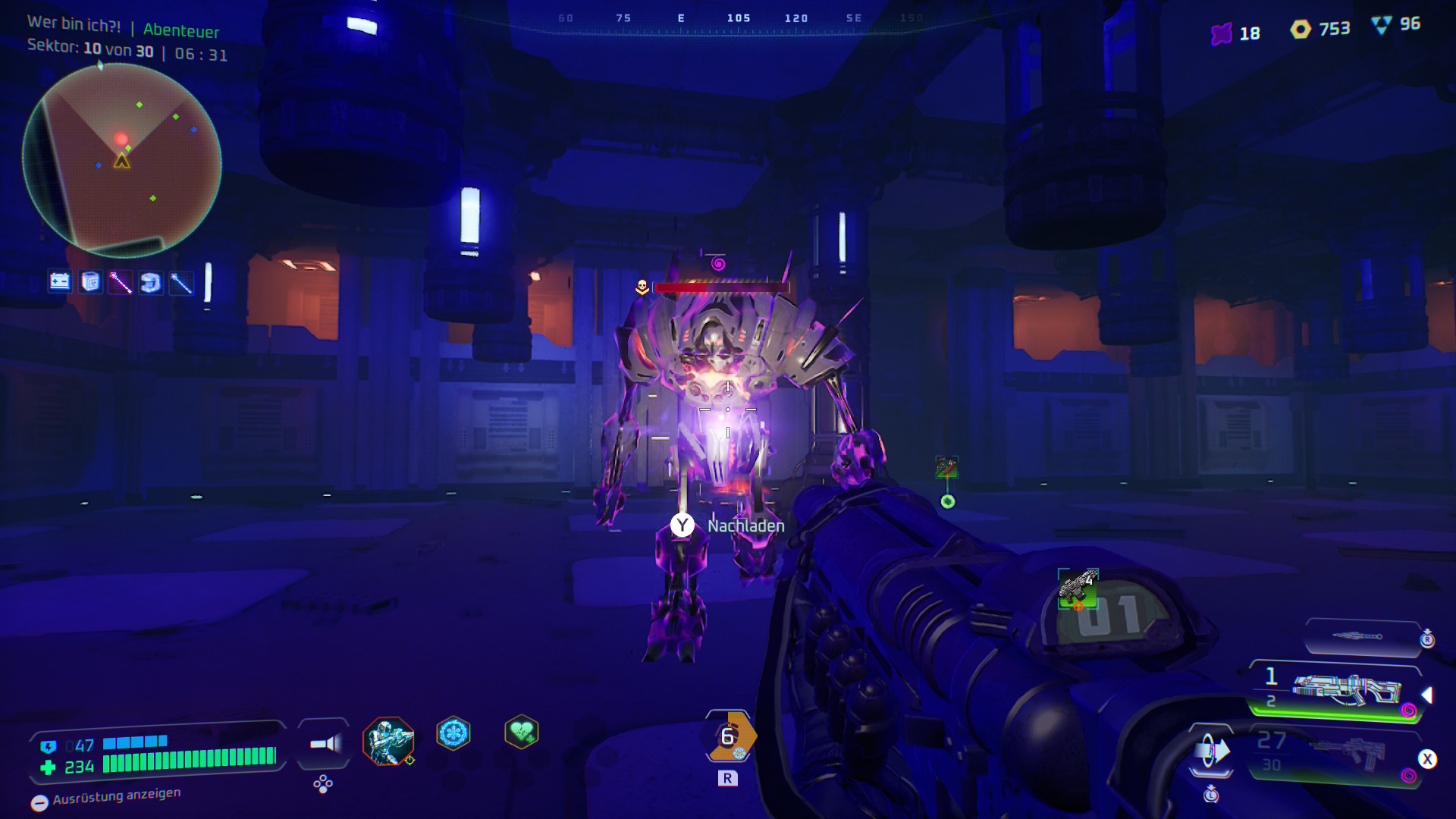Image resolution: width=1456 pixels, height=819 pixels.
Task: Activate the soldier portrait ability
Action: point(388,741)
